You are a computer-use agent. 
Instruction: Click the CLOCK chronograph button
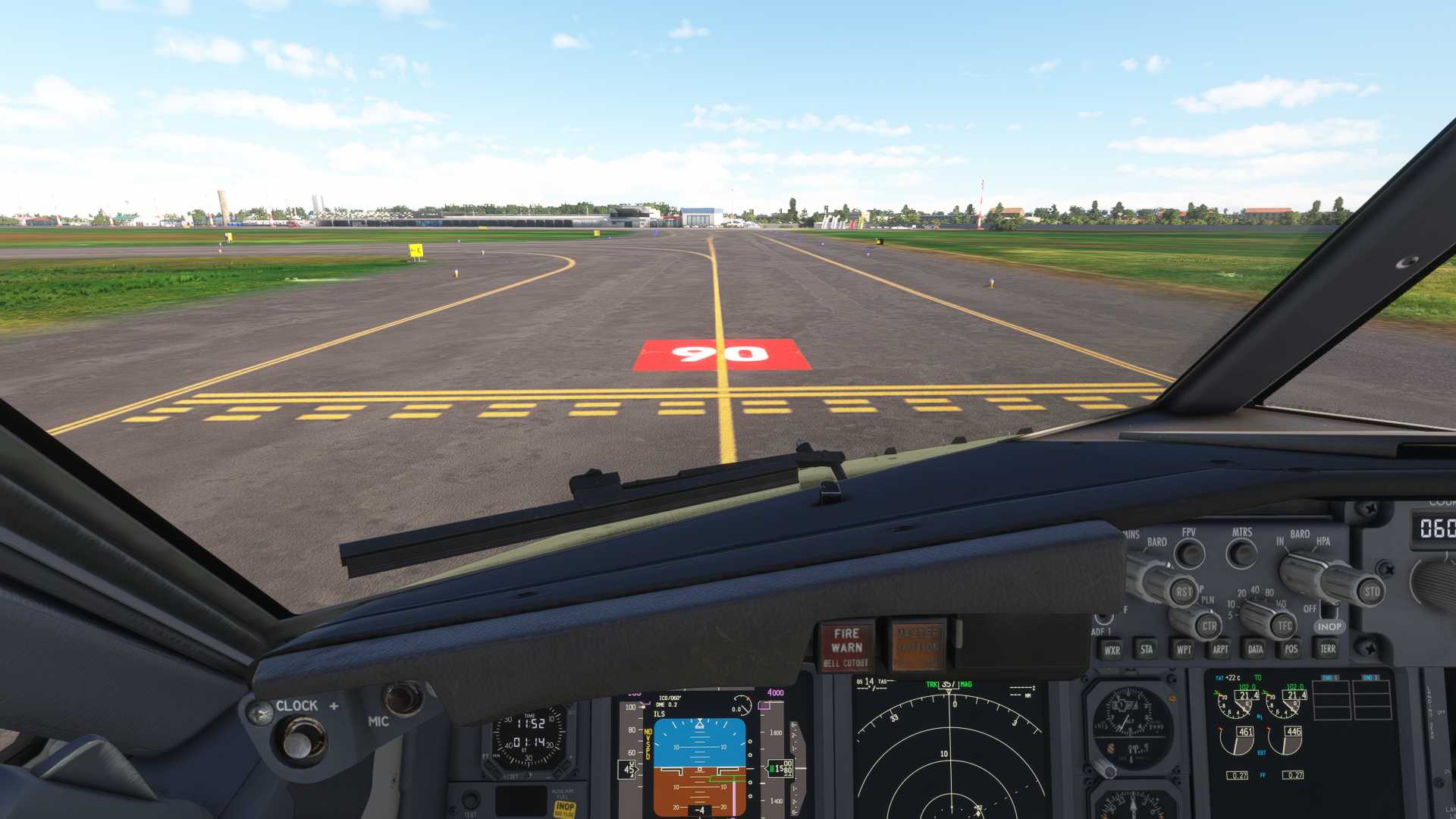point(303,739)
